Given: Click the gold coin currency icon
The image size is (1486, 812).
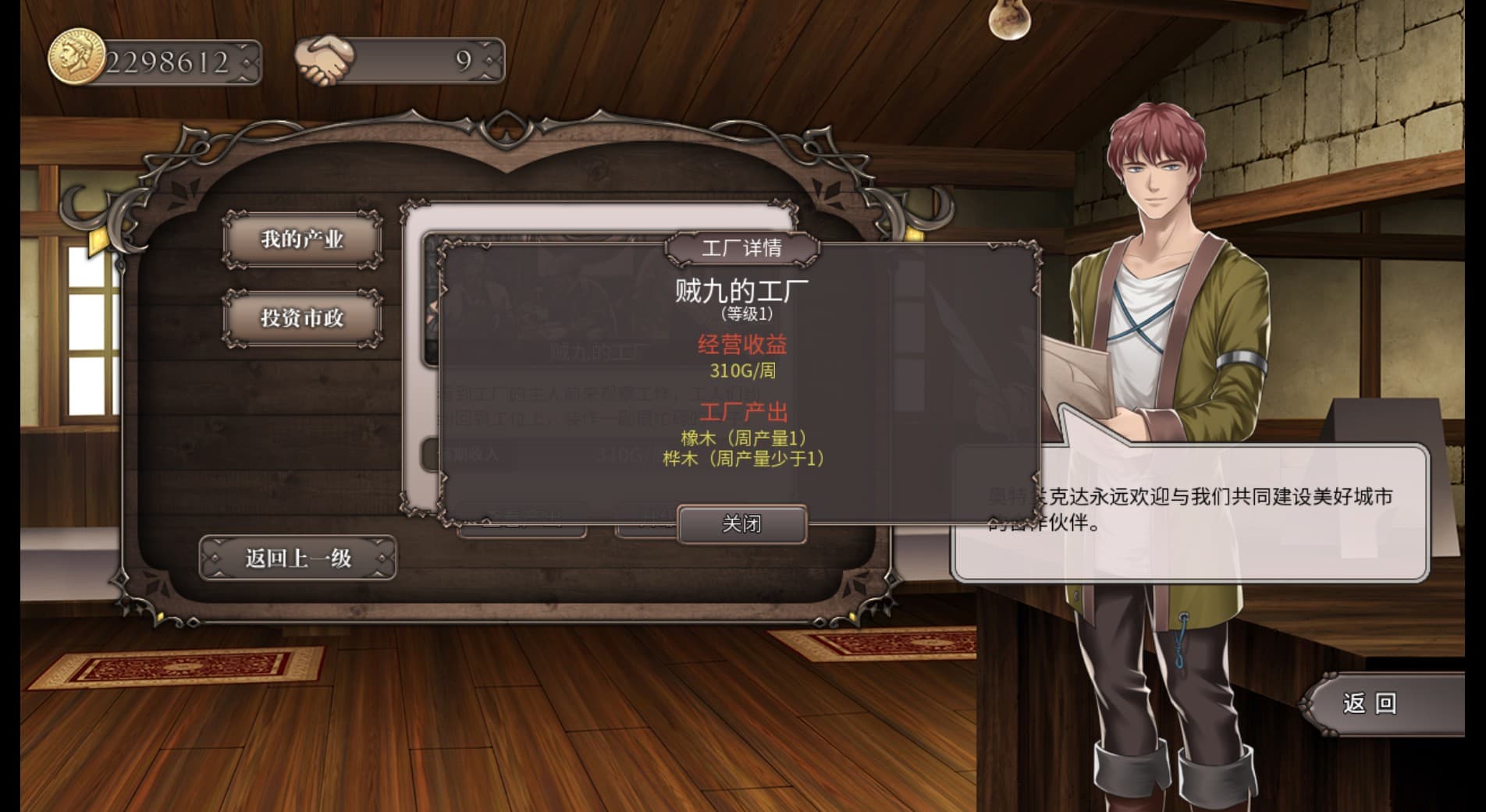Looking at the screenshot, I should tap(78, 55).
